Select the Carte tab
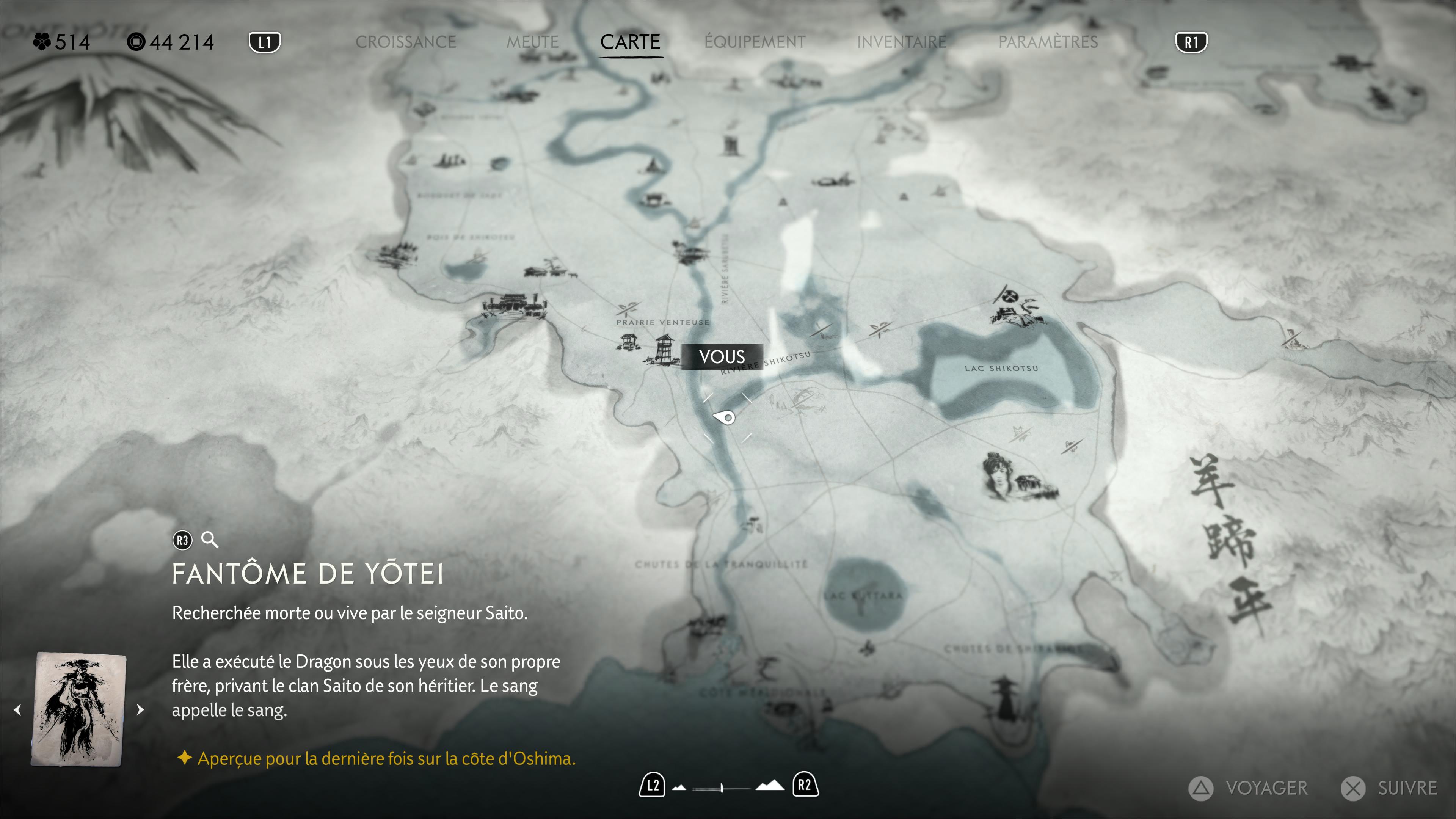The width and height of the screenshot is (1456, 819). [630, 42]
